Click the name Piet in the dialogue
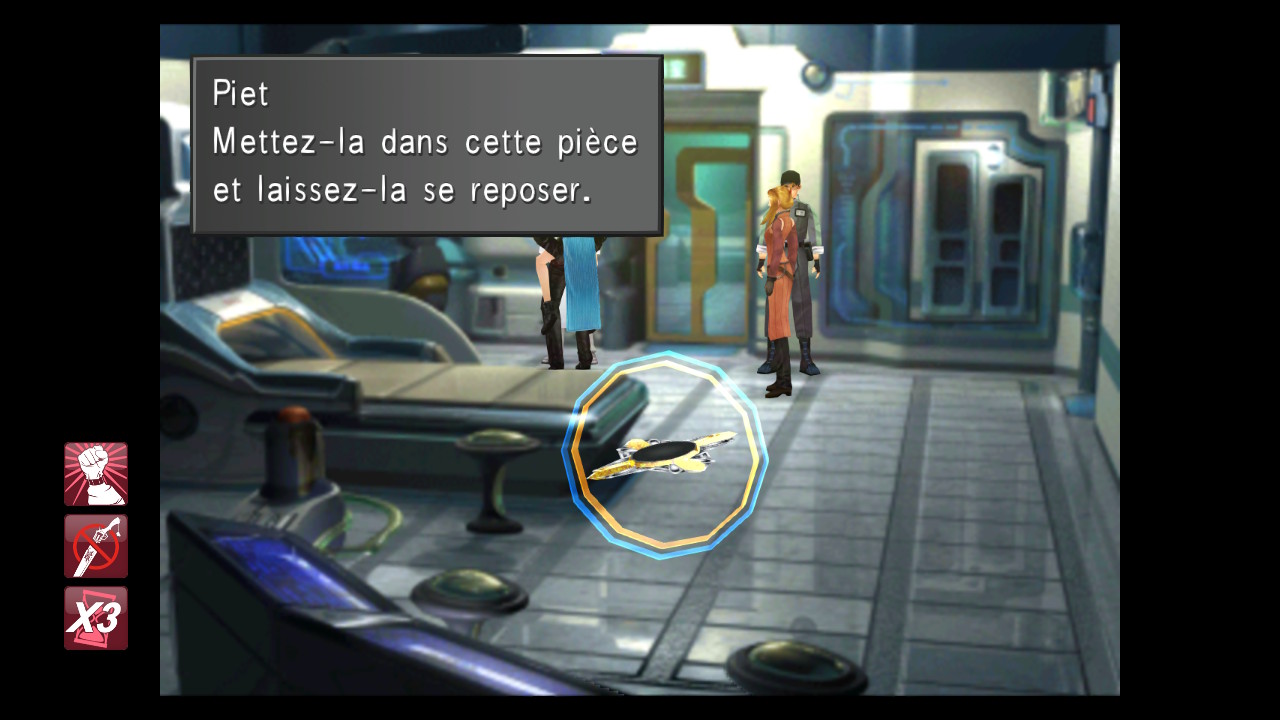The width and height of the screenshot is (1280, 720). (240, 93)
